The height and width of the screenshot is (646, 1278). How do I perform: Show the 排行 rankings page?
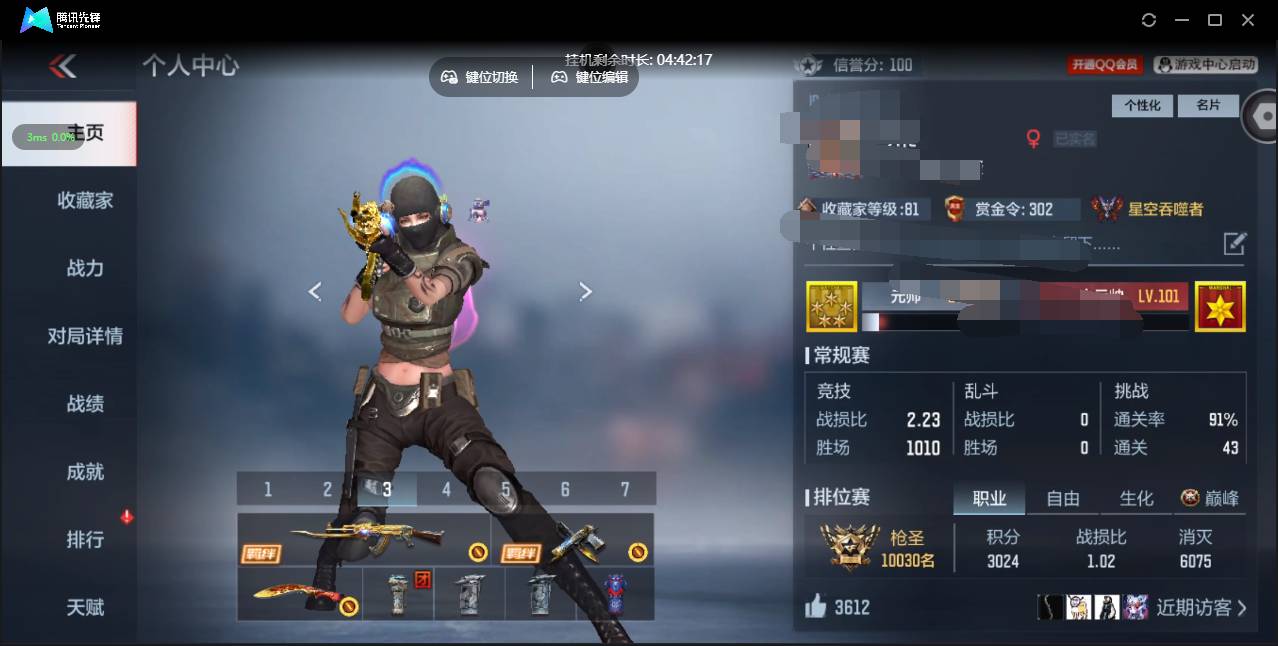(85, 540)
